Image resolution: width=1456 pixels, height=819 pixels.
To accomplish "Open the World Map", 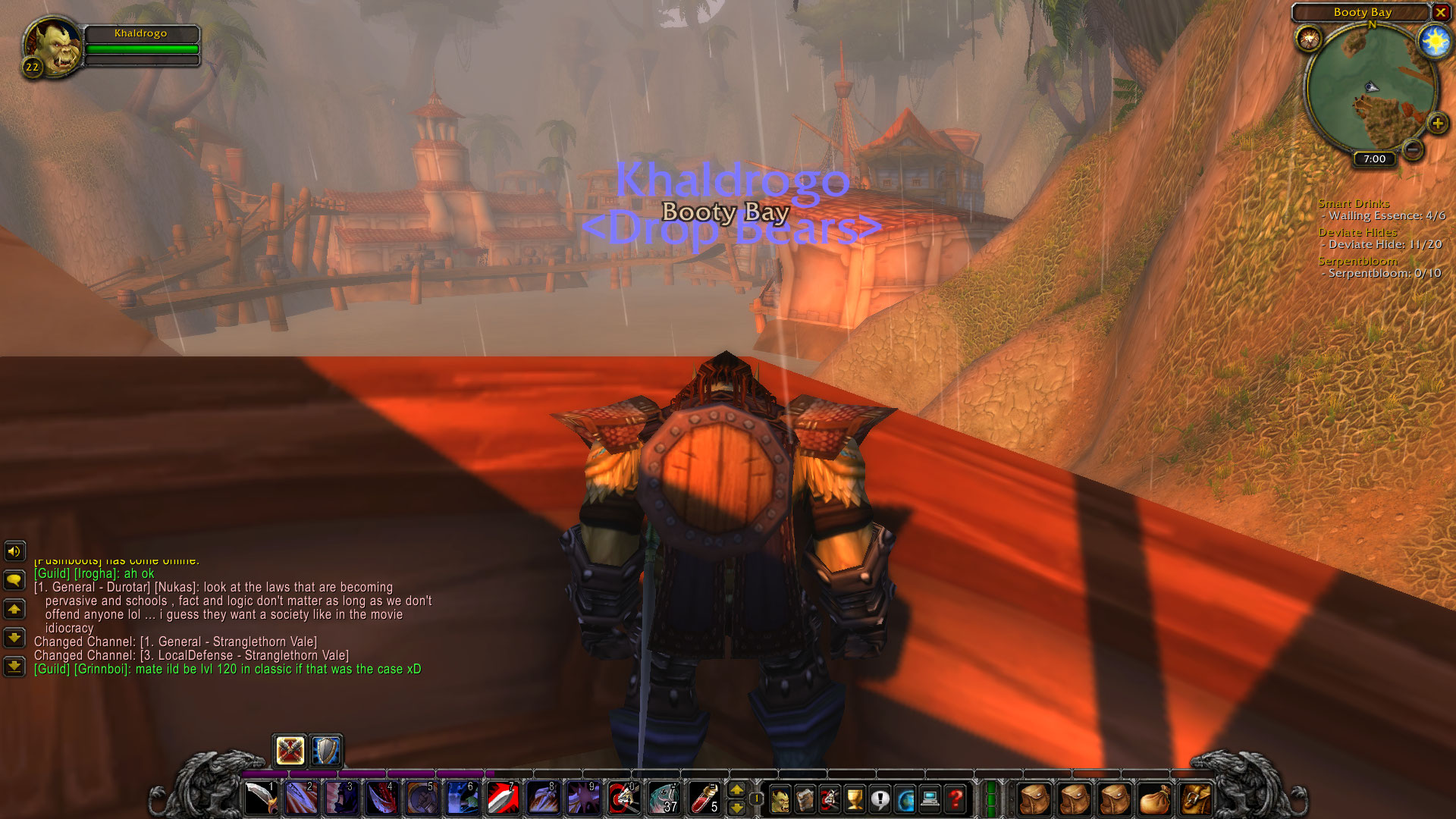I will click(x=906, y=798).
